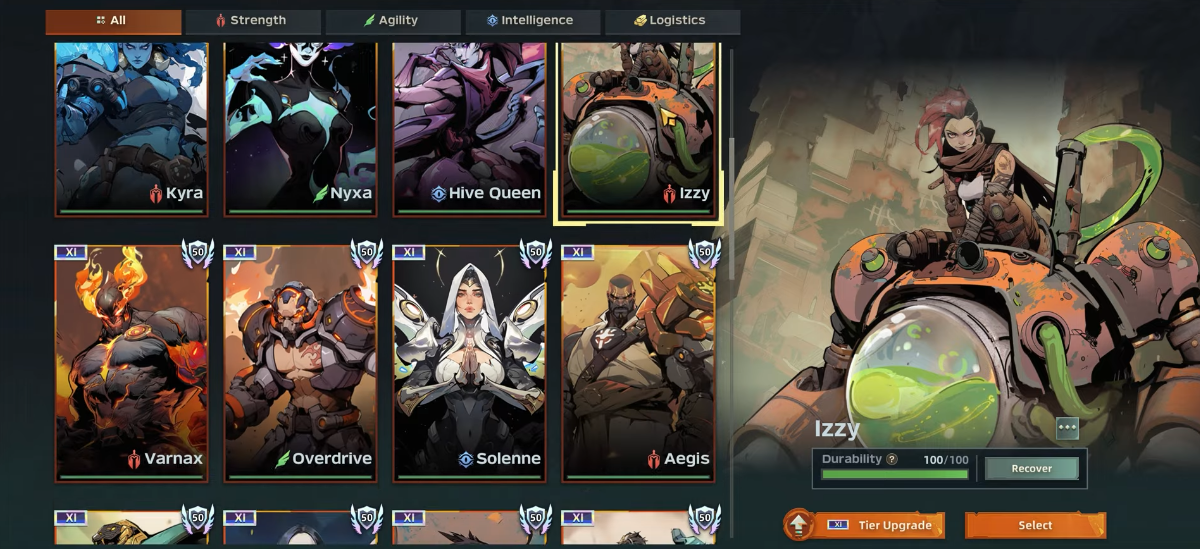Pick the Solenne hero card
This screenshot has height=549, width=1200.
coord(469,362)
